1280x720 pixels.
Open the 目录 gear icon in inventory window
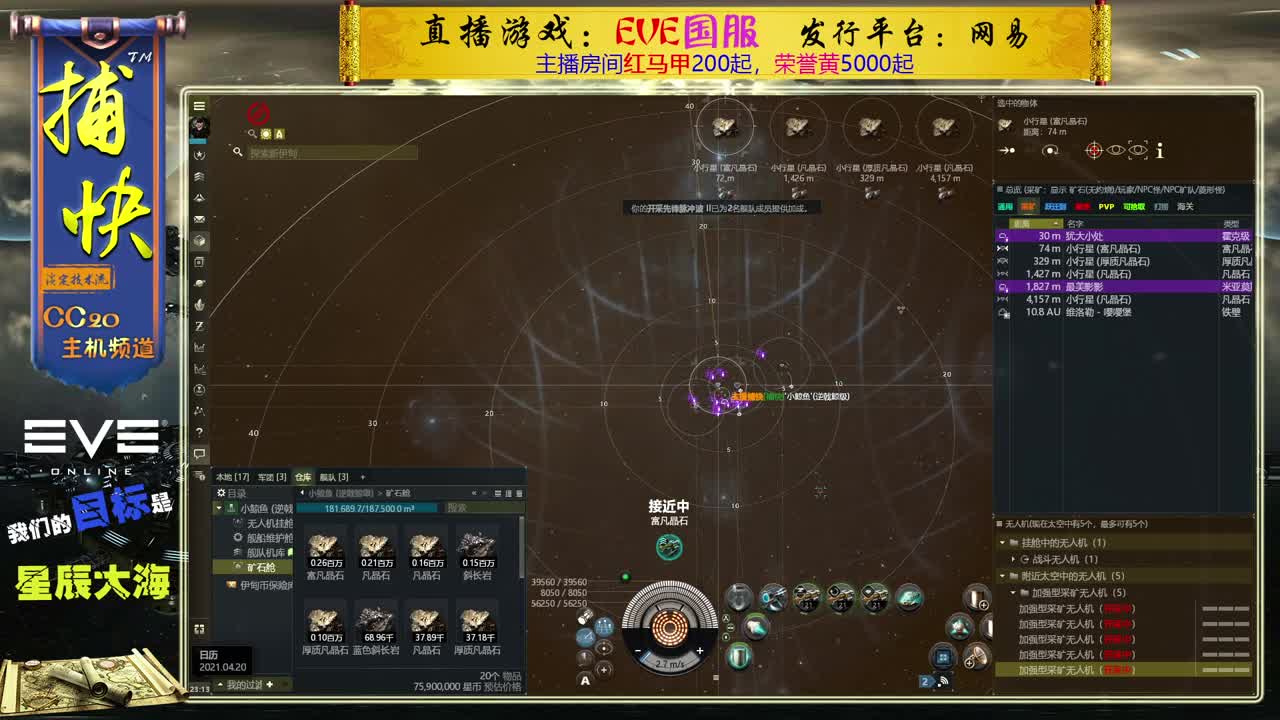pos(219,492)
